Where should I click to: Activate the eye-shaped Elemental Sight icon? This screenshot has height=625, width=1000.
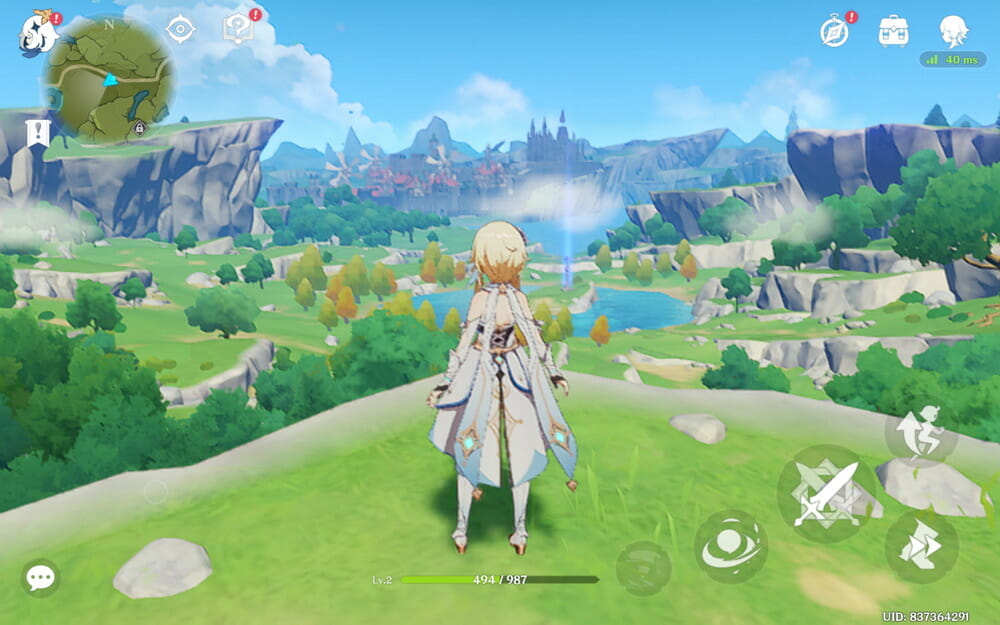pos(179,30)
